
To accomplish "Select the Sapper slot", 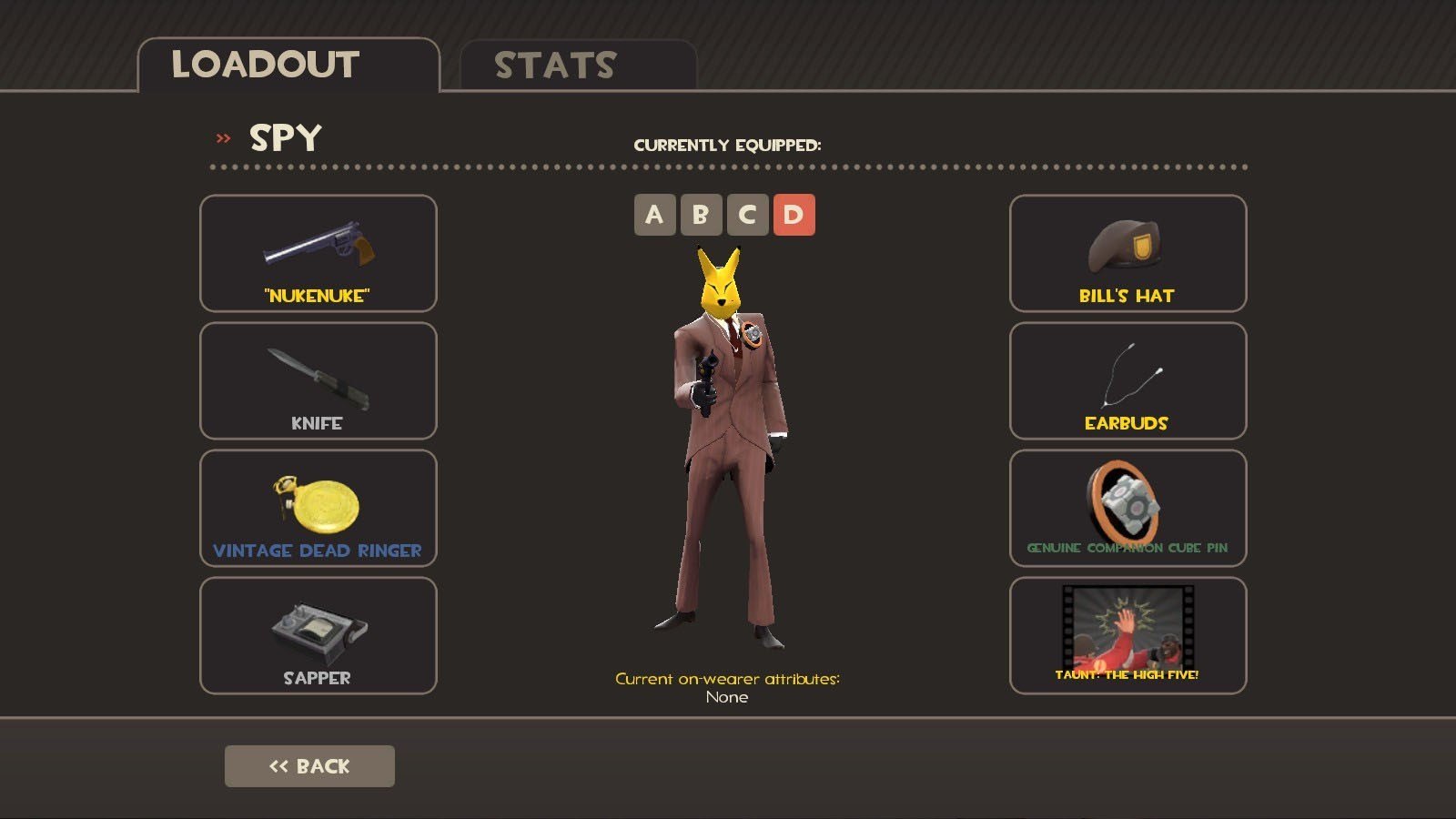I will (318, 636).
